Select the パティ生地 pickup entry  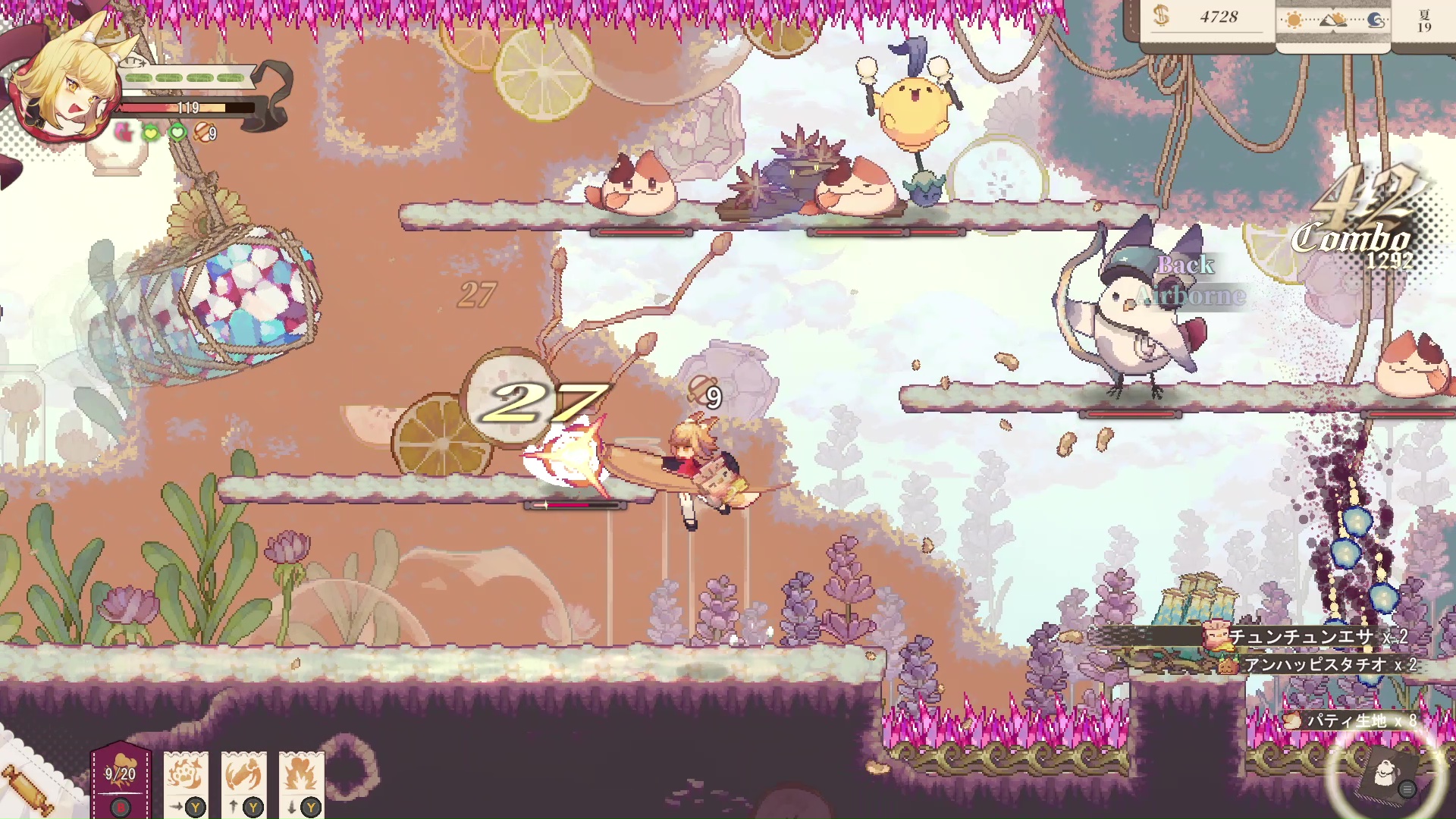(1351, 720)
